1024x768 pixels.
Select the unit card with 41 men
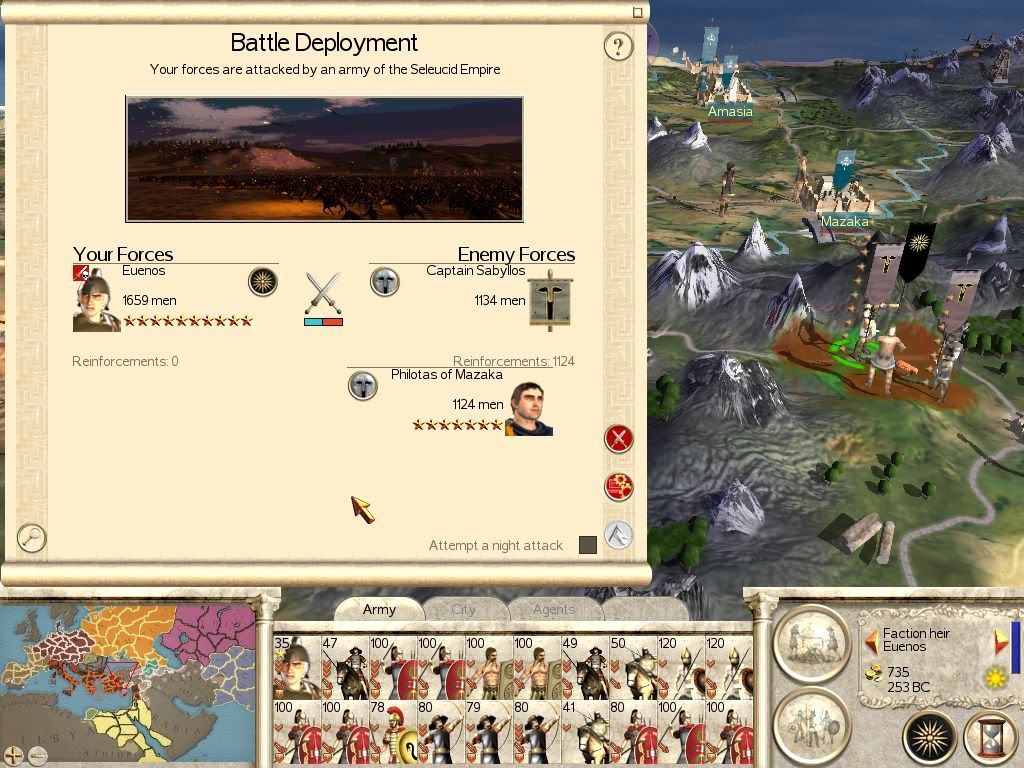tap(584, 732)
